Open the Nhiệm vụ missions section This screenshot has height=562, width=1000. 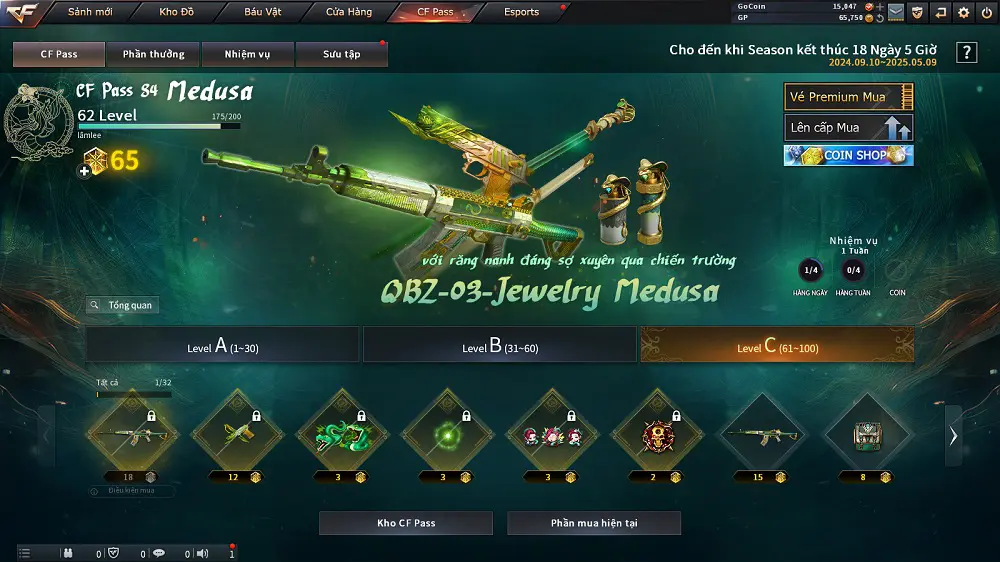[246, 54]
